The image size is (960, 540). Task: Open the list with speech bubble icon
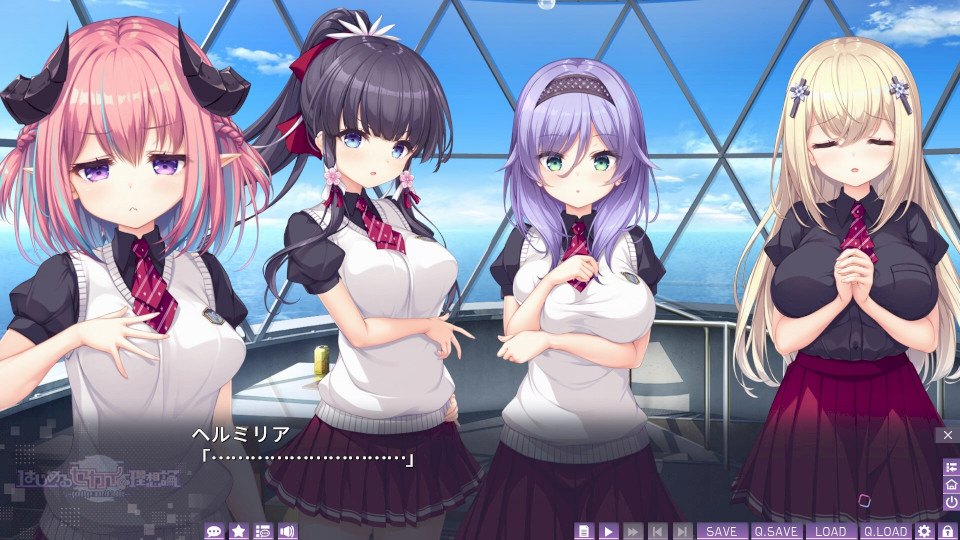(263, 531)
